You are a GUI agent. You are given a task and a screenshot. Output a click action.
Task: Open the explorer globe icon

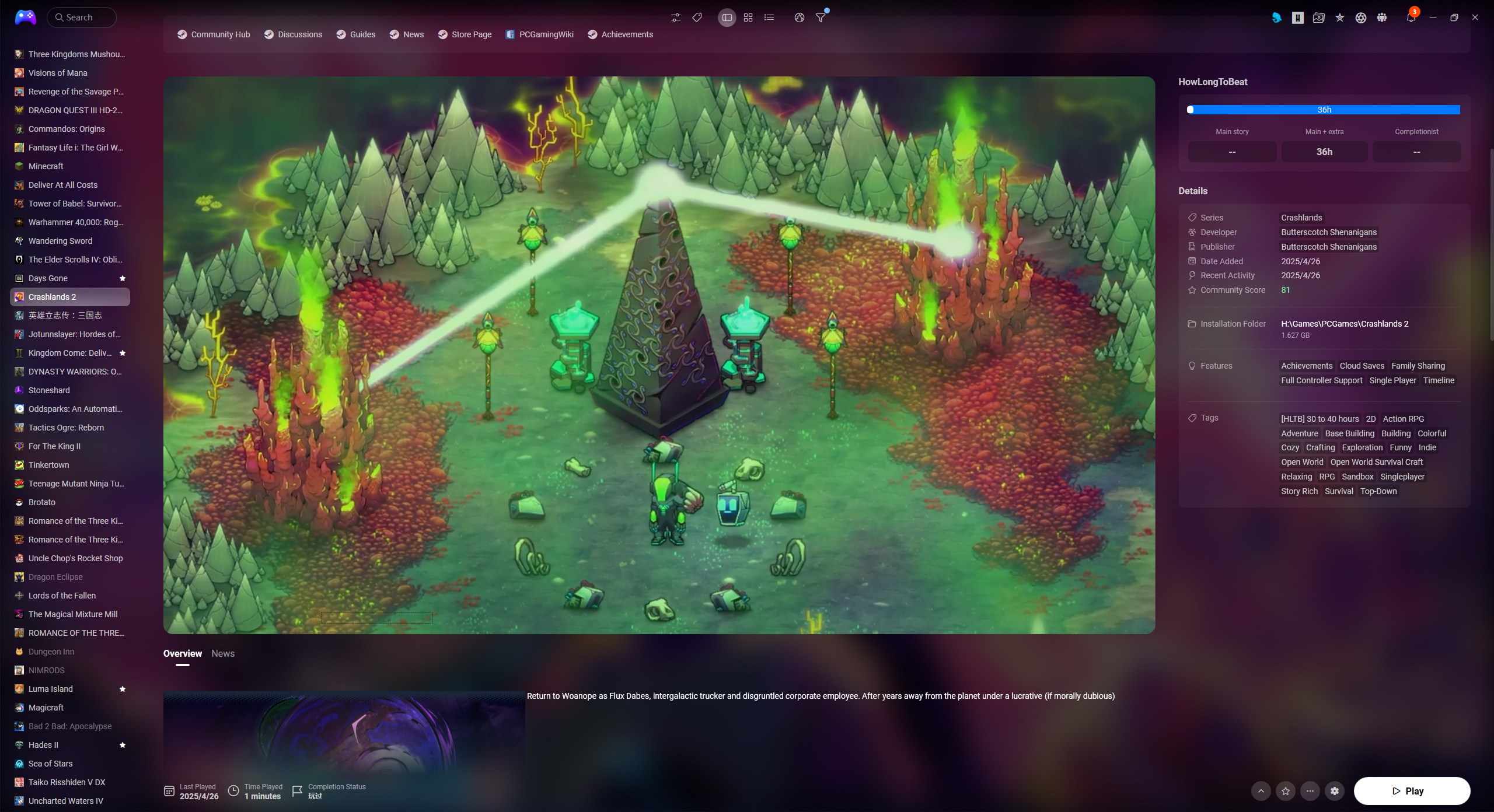[x=798, y=17]
